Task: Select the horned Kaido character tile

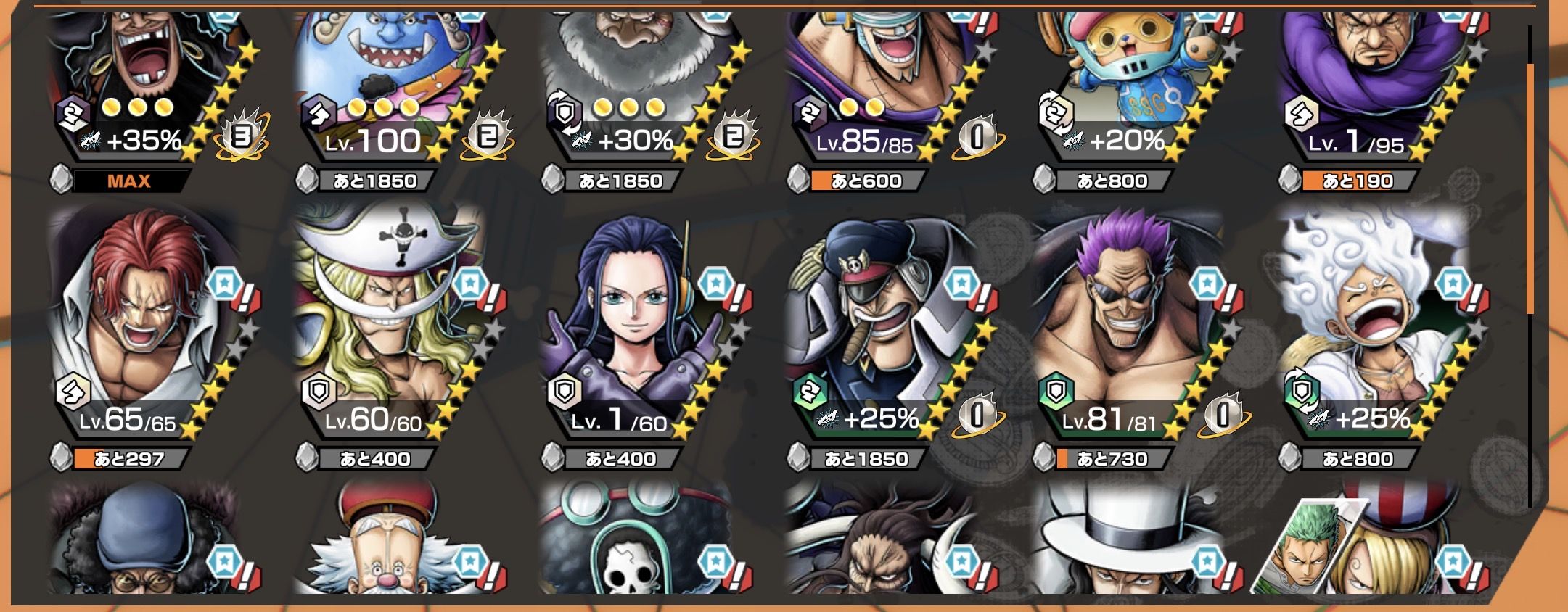Action: point(882,544)
